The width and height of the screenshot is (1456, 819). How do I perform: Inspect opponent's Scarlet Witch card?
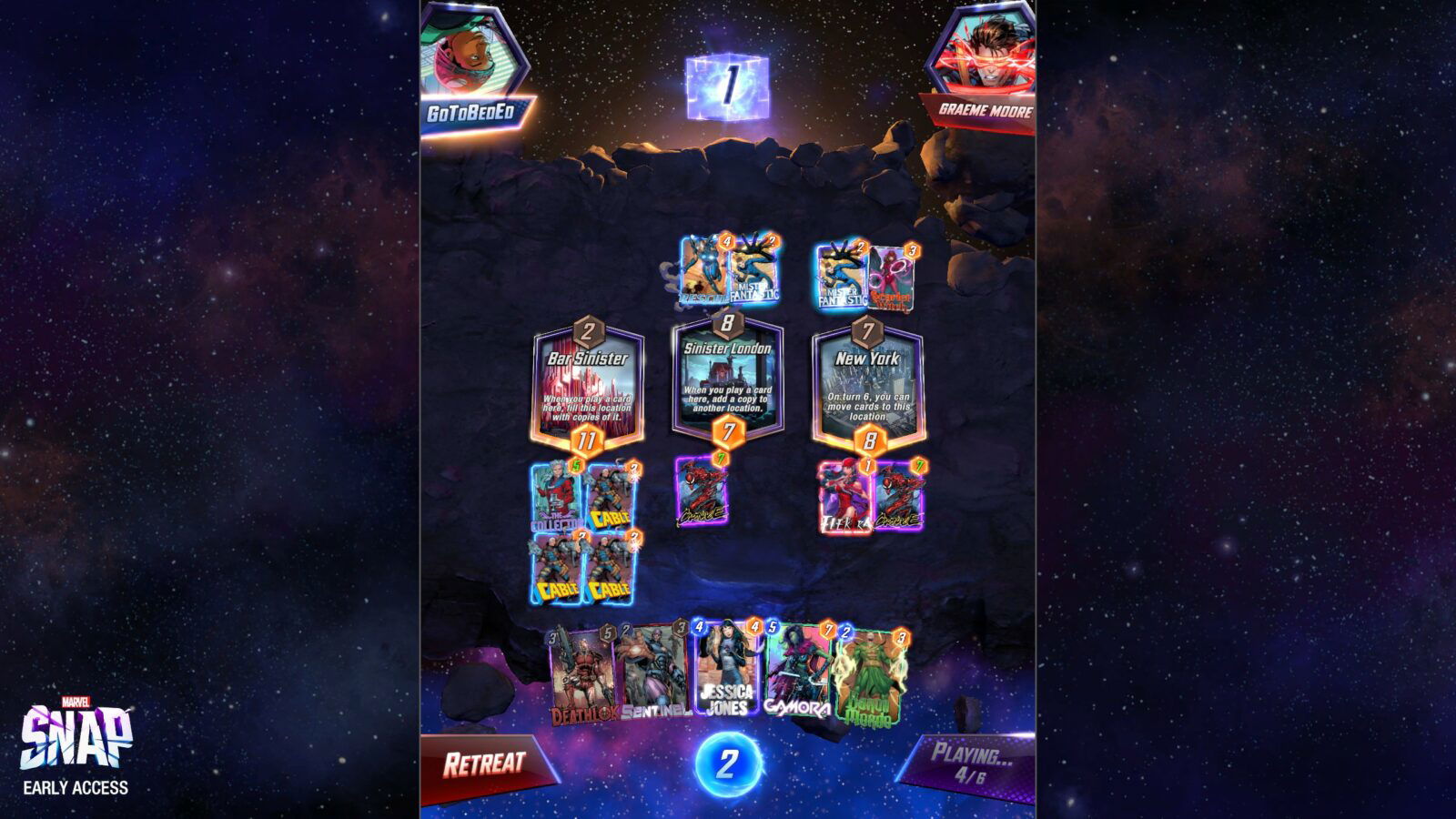(894, 278)
